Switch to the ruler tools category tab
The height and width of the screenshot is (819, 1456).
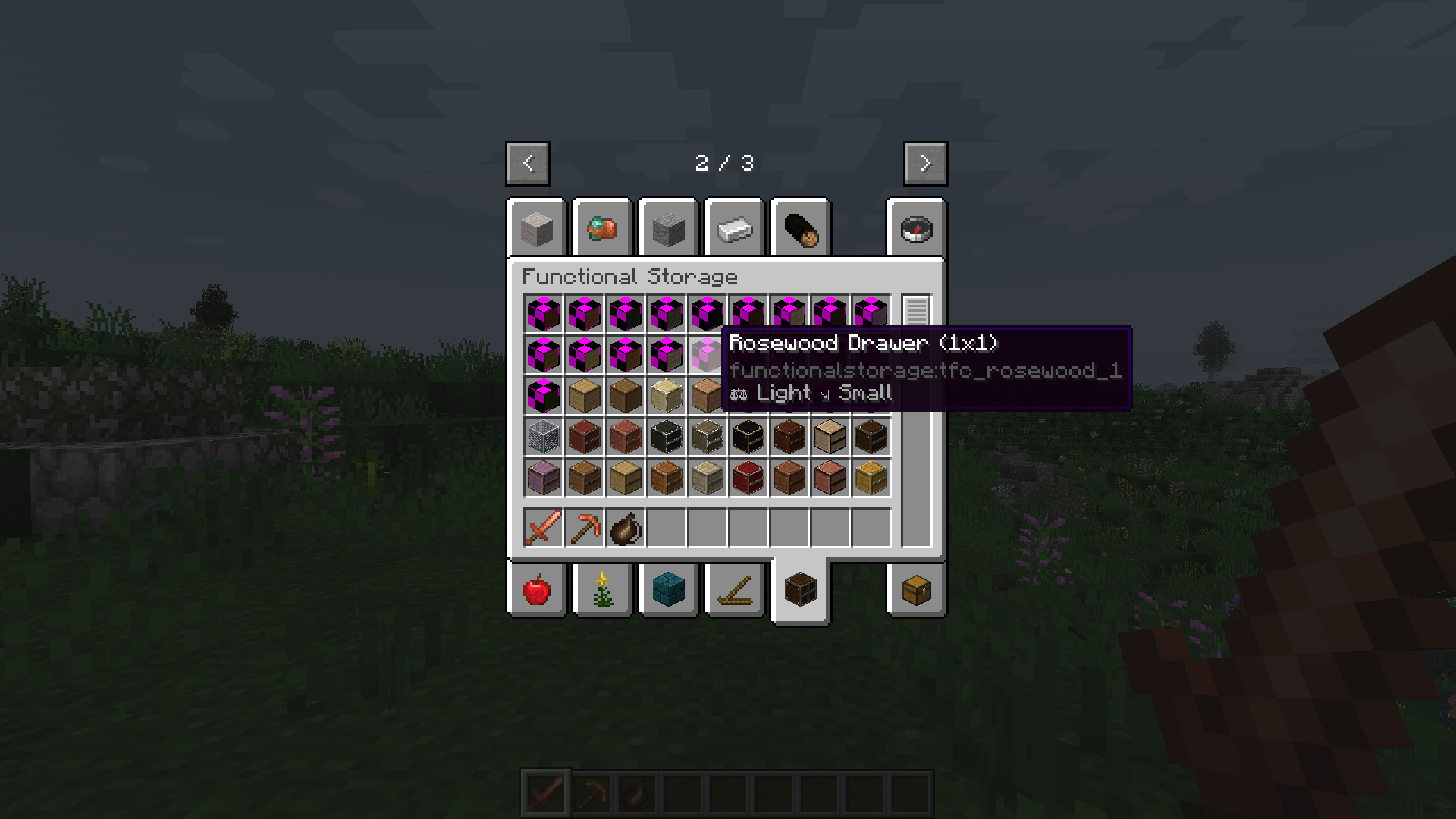click(x=733, y=591)
